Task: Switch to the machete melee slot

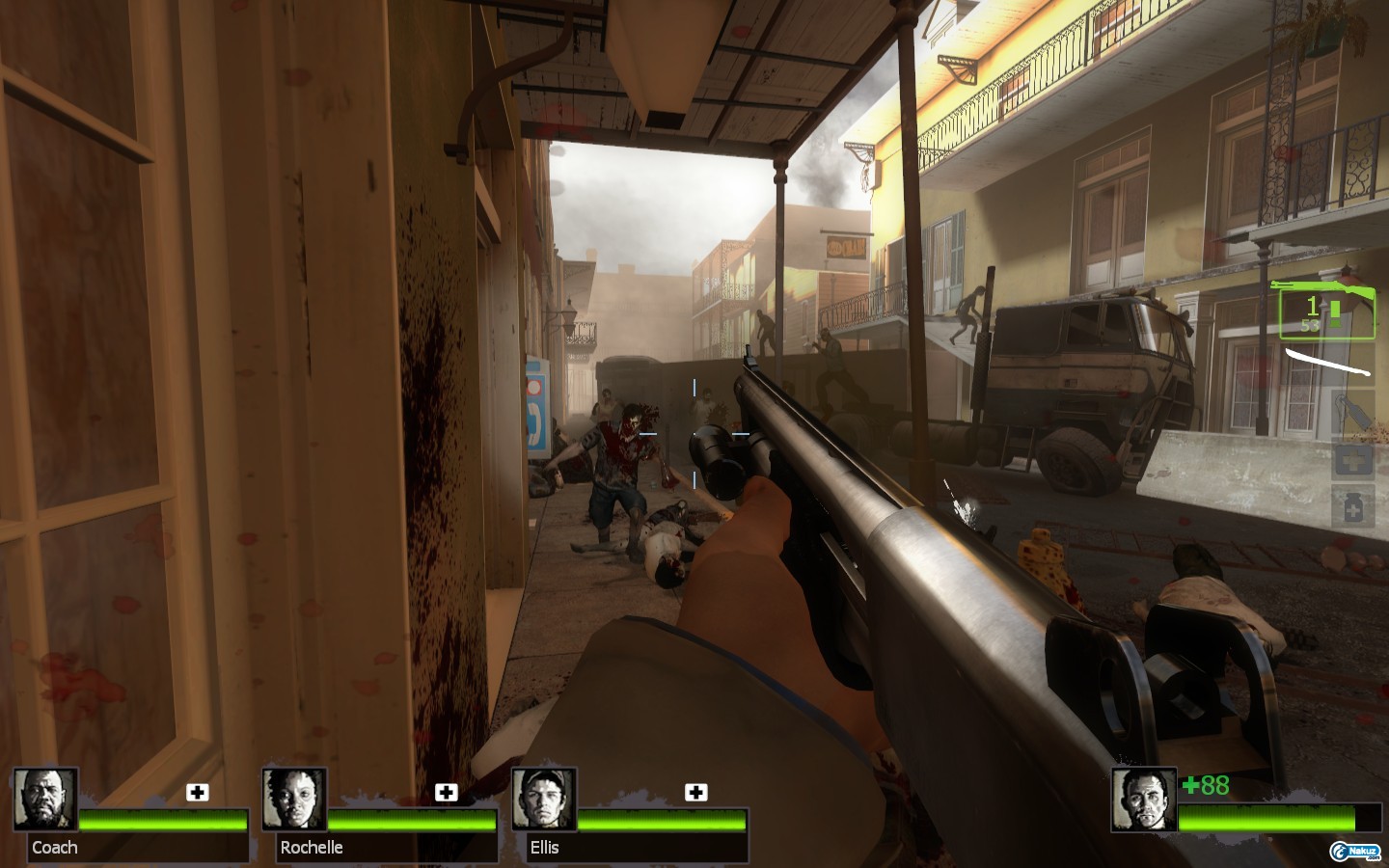Action: (x=1328, y=364)
